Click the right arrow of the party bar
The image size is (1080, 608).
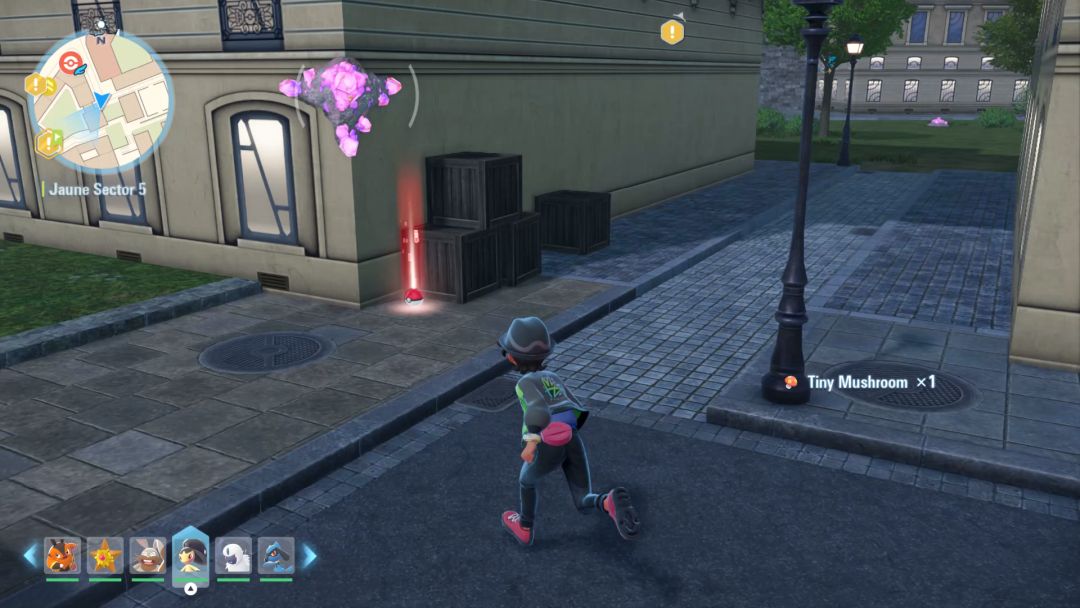point(309,555)
